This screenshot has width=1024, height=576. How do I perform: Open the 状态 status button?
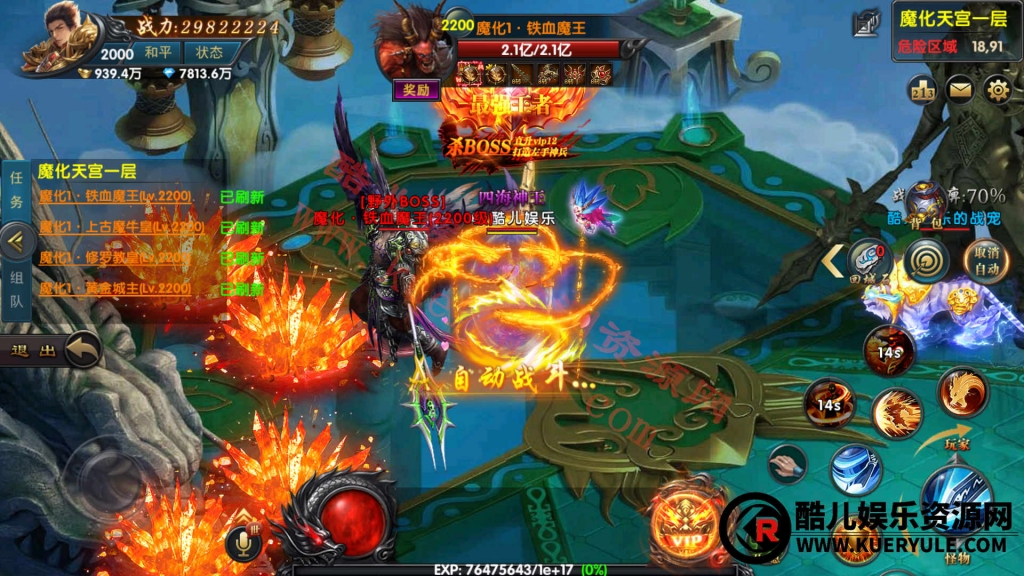(x=210, y=52)
